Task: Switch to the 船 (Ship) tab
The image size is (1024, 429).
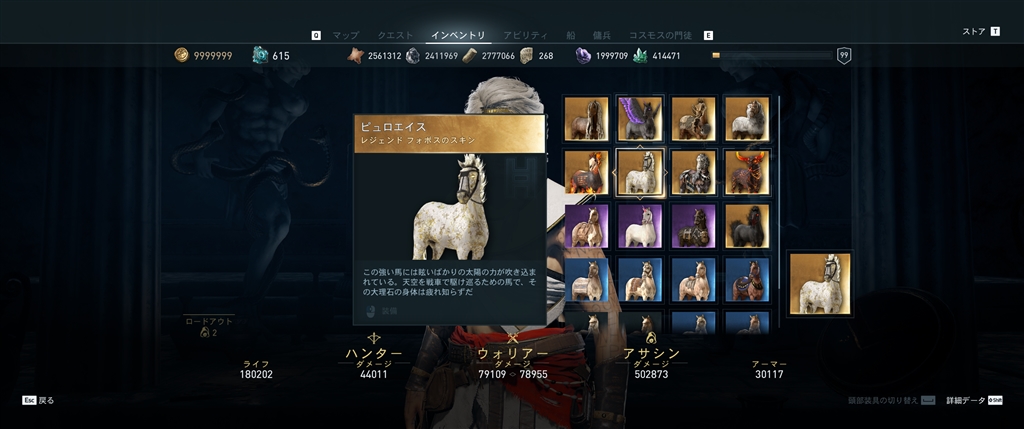Action: [x=571, y=35]
